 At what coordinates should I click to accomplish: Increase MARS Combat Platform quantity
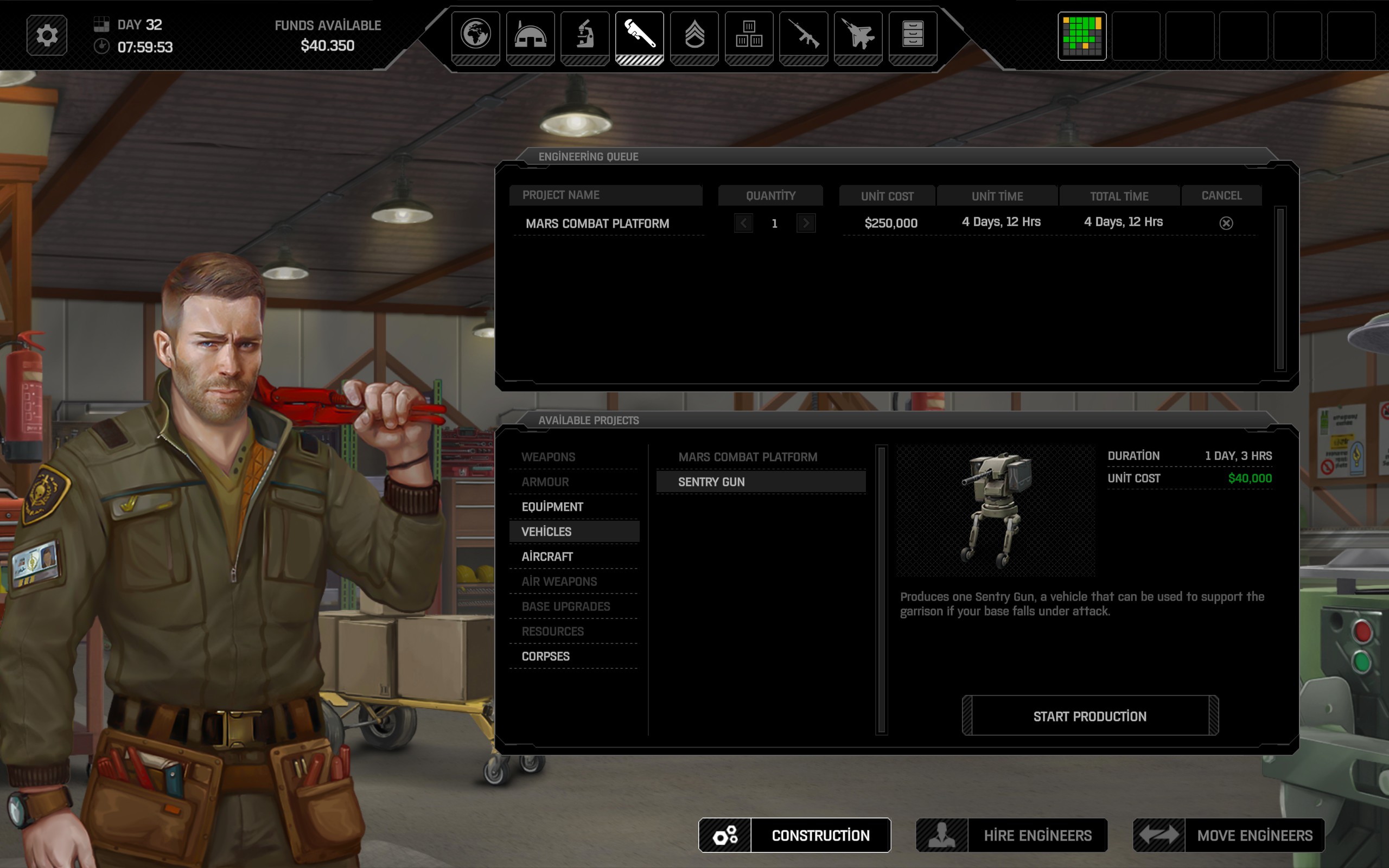click(806, 223)
